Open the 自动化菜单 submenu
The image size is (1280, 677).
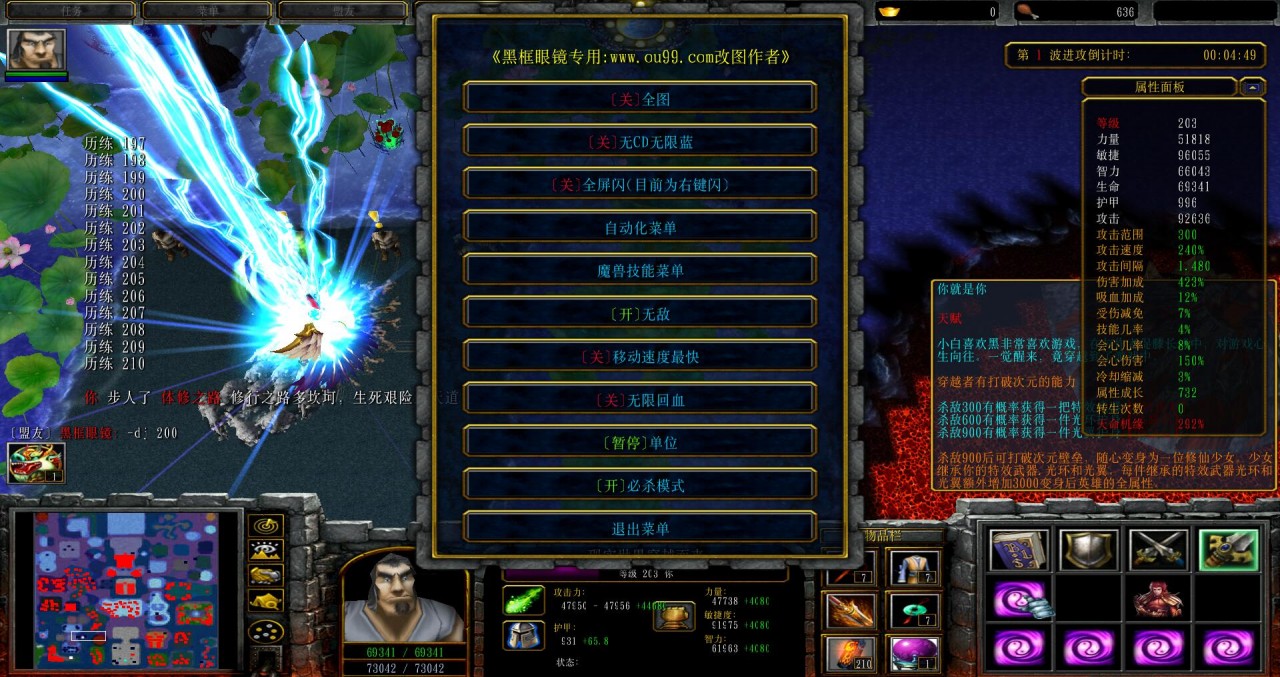click(640, 227)
